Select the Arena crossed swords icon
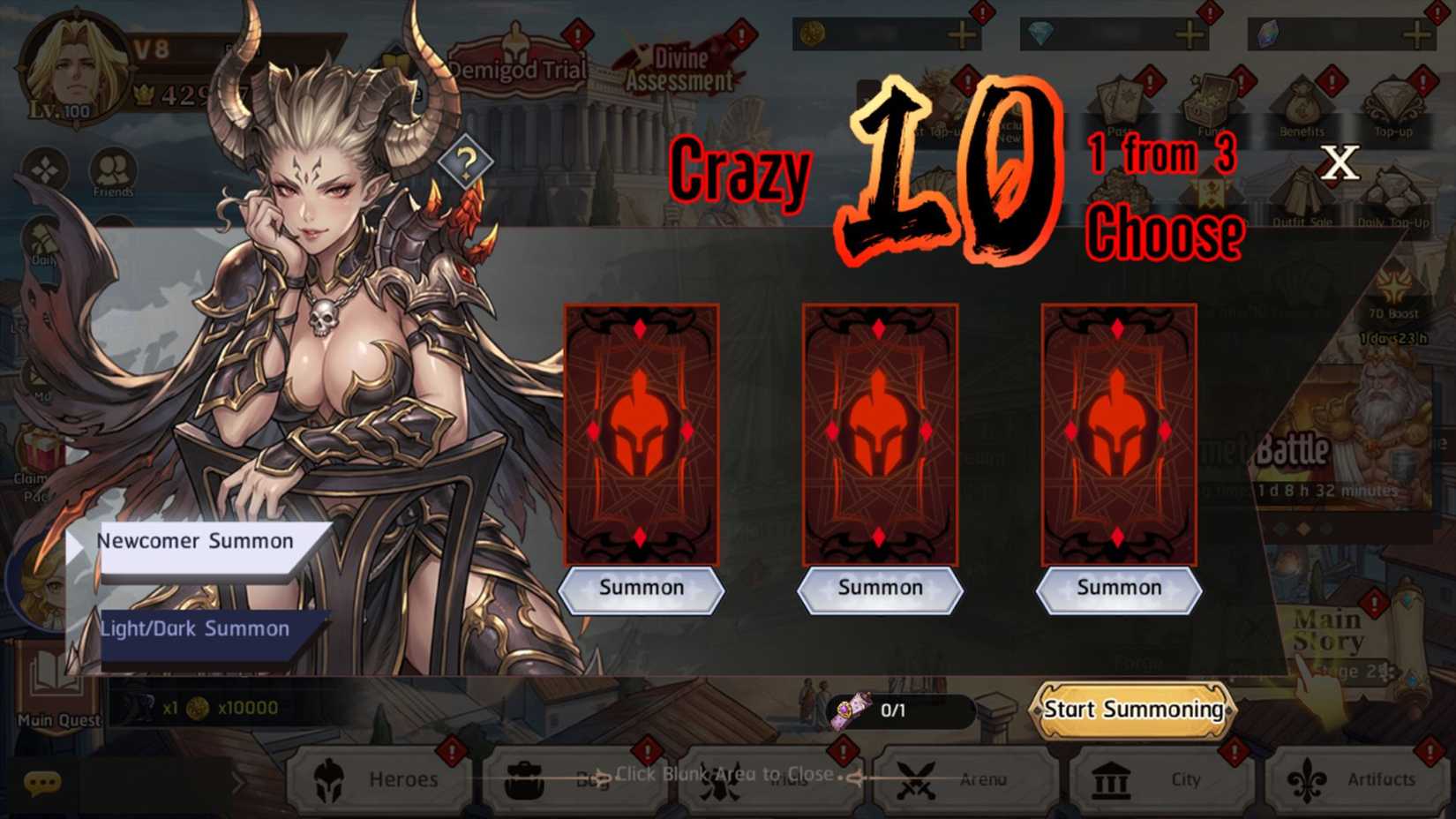The image size is (1456, 819). point(918,779)
